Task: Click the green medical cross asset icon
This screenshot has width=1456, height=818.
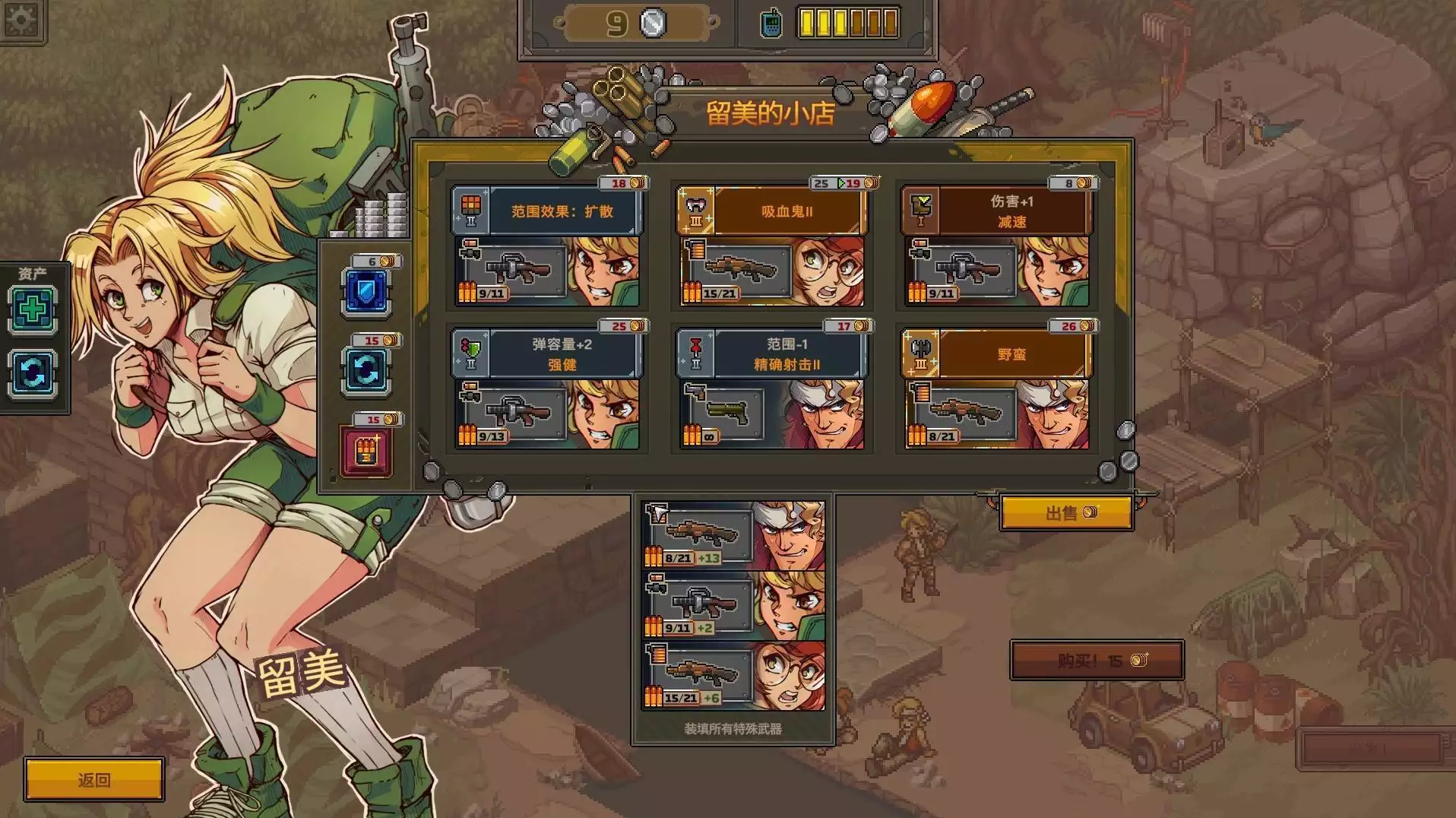Action: point(33,309)
